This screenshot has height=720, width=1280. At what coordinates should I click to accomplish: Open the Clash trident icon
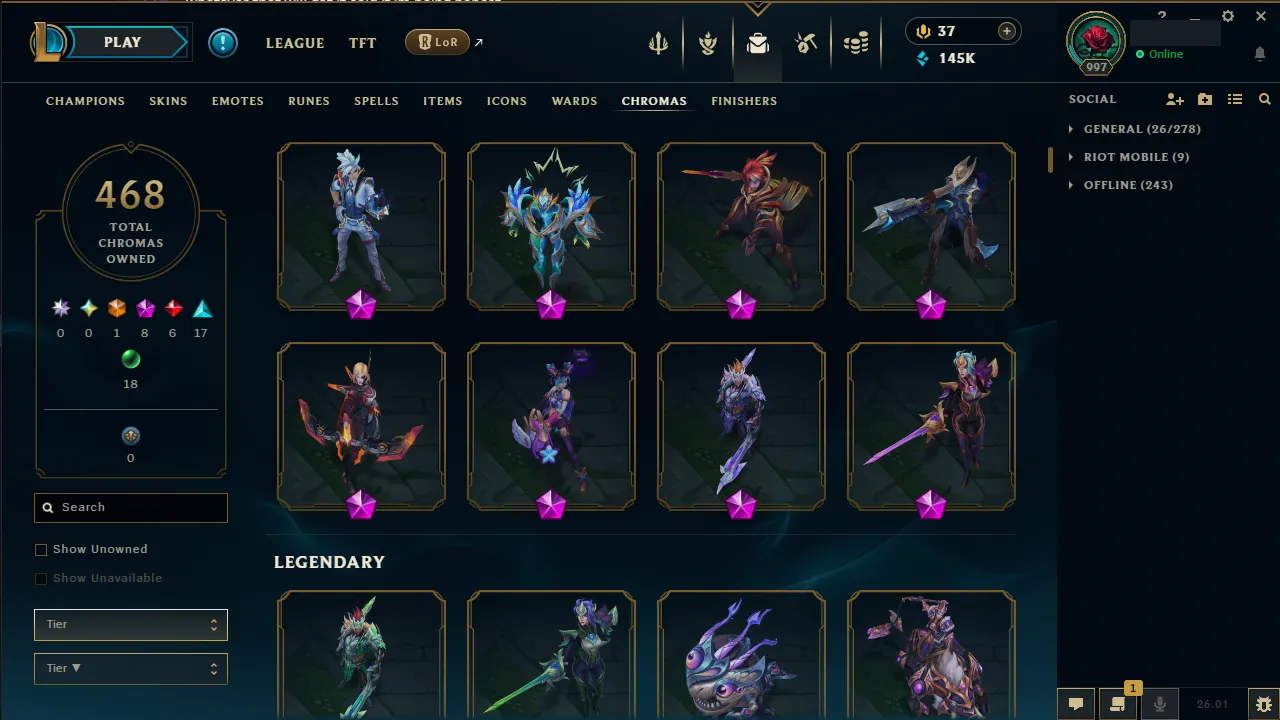point(657,42)
